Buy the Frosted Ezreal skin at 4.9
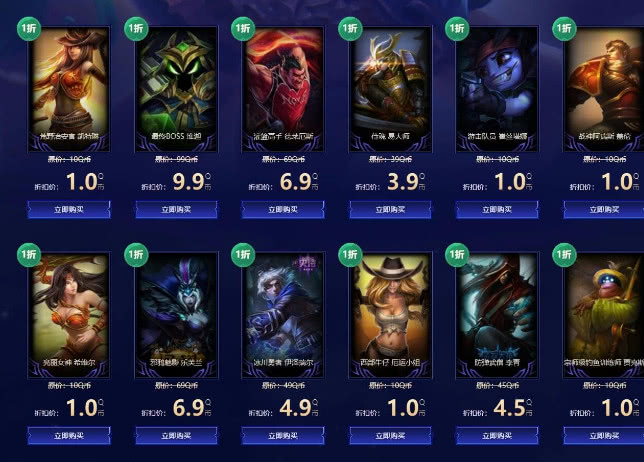This screenshot has height=462, width=644. click(283, 435)
